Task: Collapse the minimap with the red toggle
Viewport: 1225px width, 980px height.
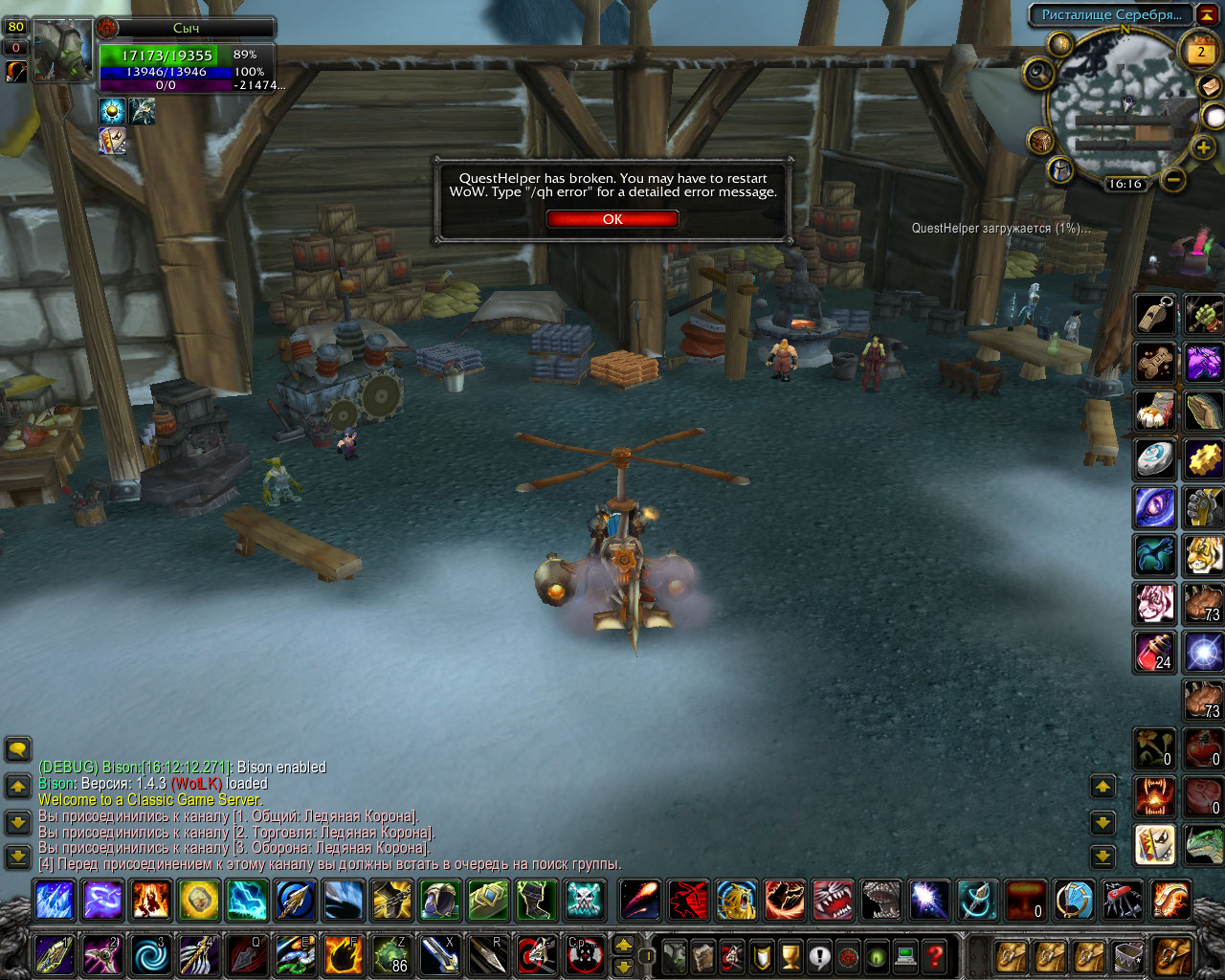Action: pyautogui.click(x=1208, y=15)
